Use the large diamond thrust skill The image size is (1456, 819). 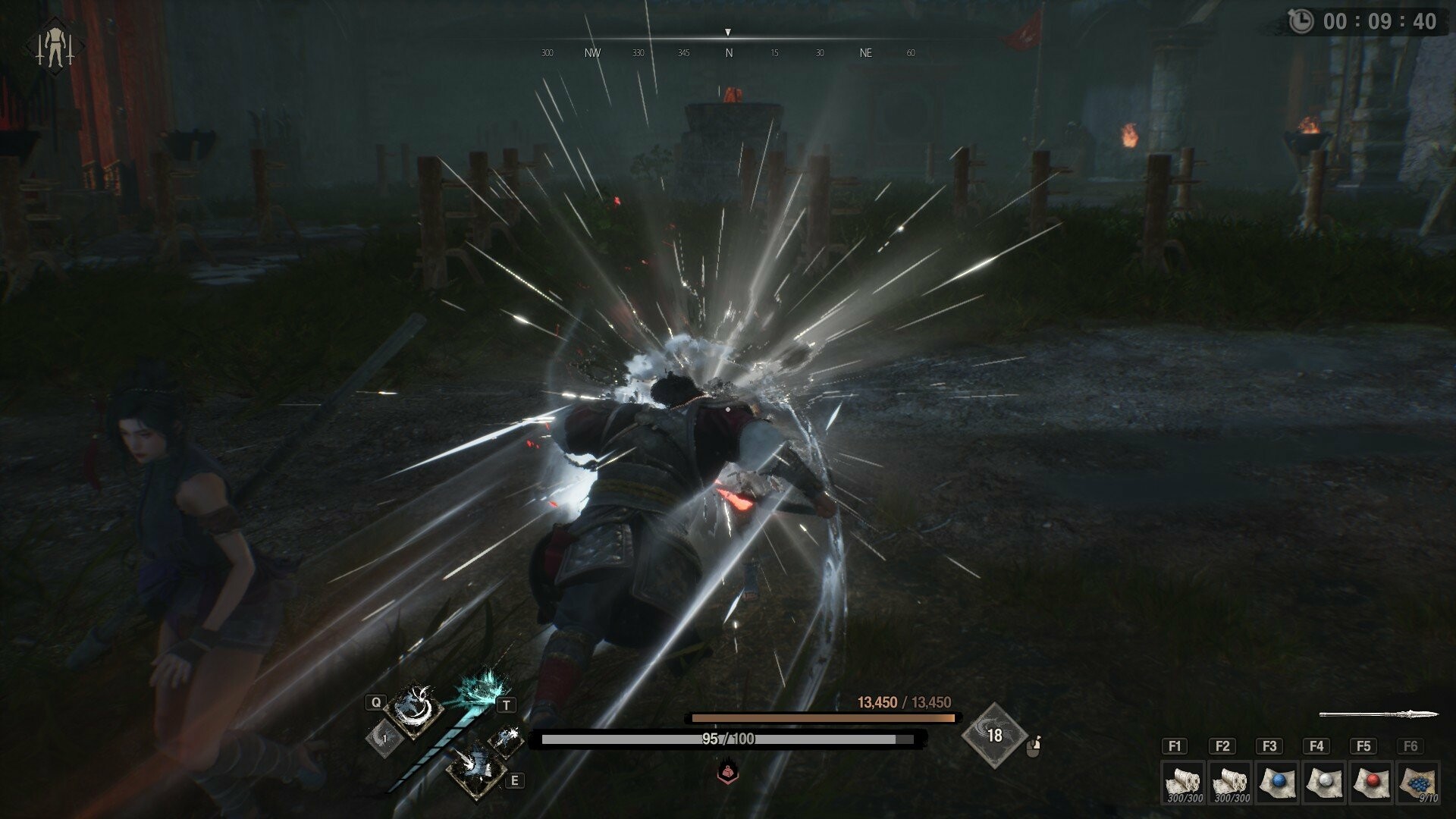[475, 767]
